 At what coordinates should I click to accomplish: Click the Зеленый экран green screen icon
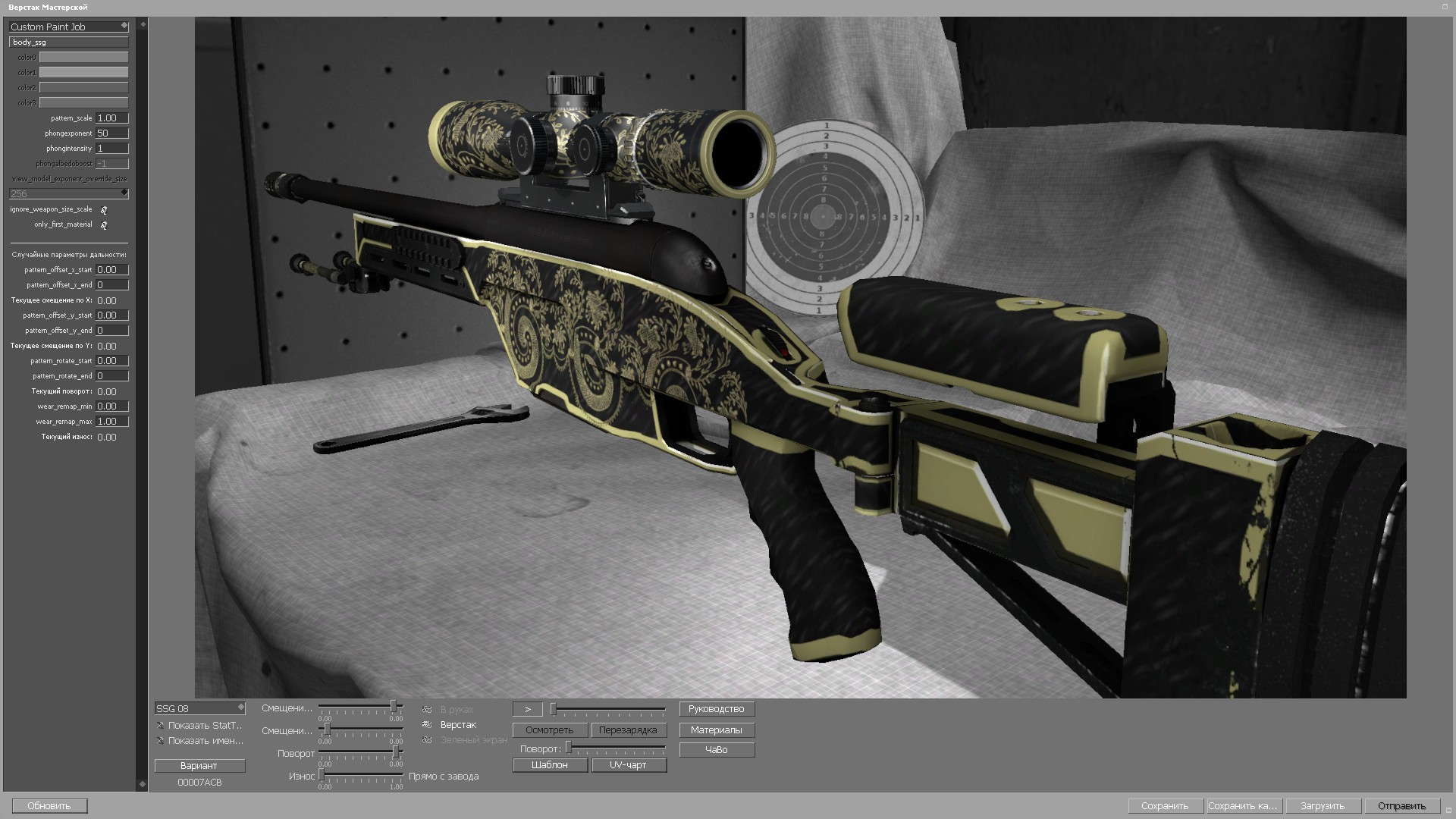427,739
